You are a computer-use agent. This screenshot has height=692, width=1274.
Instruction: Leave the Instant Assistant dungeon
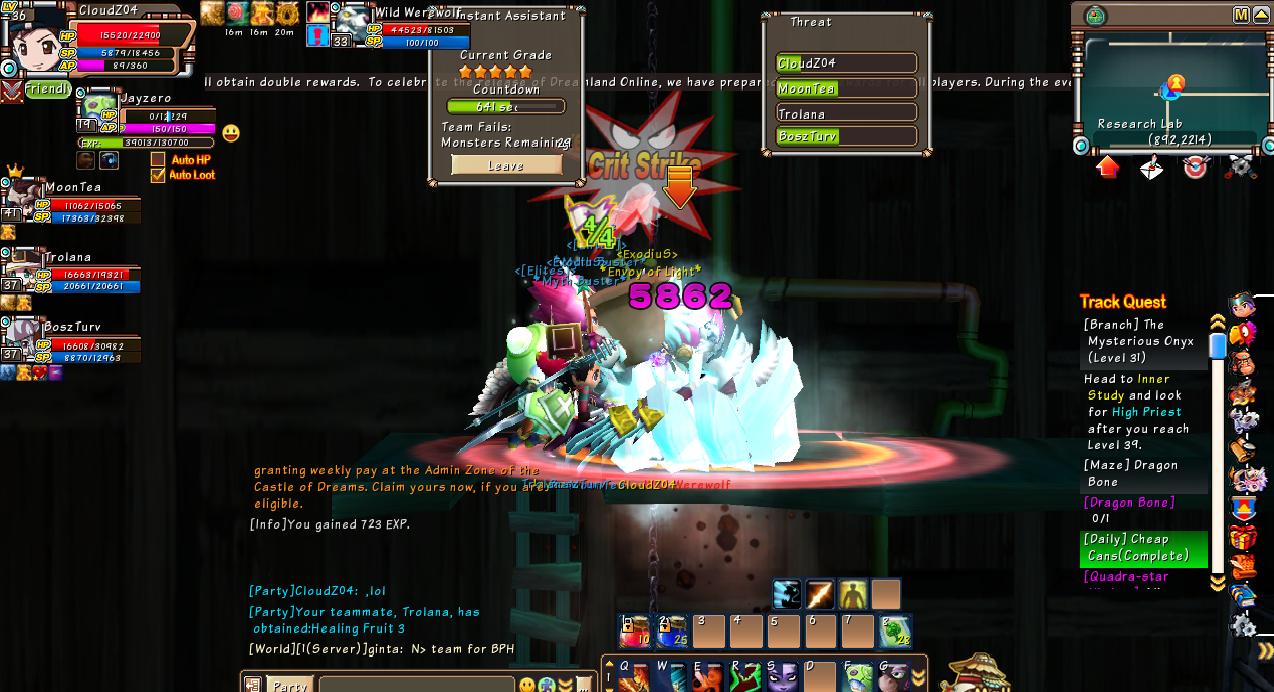(506, 166)
